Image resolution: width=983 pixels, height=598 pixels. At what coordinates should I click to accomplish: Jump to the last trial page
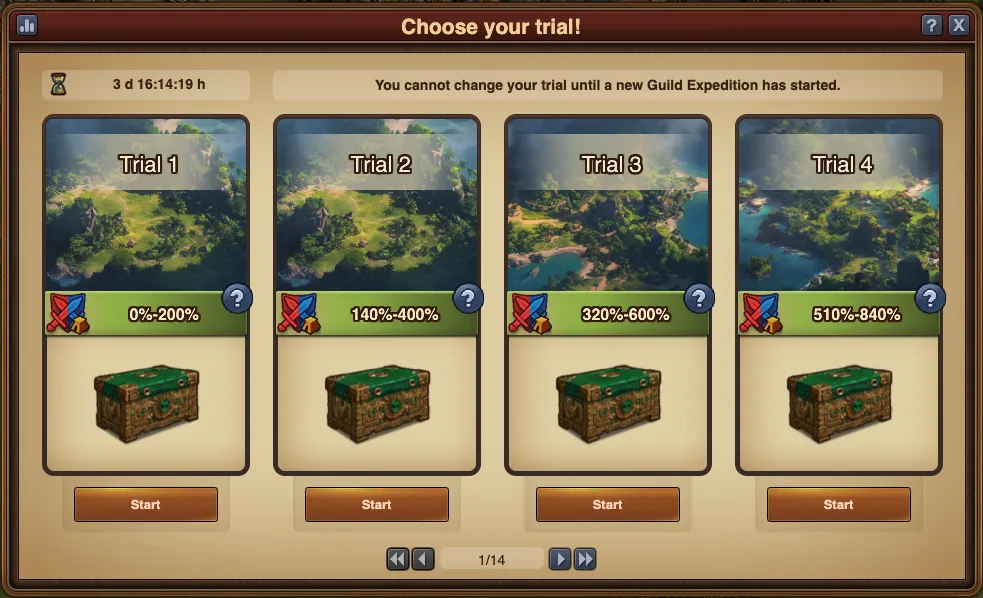coord(585,559)
